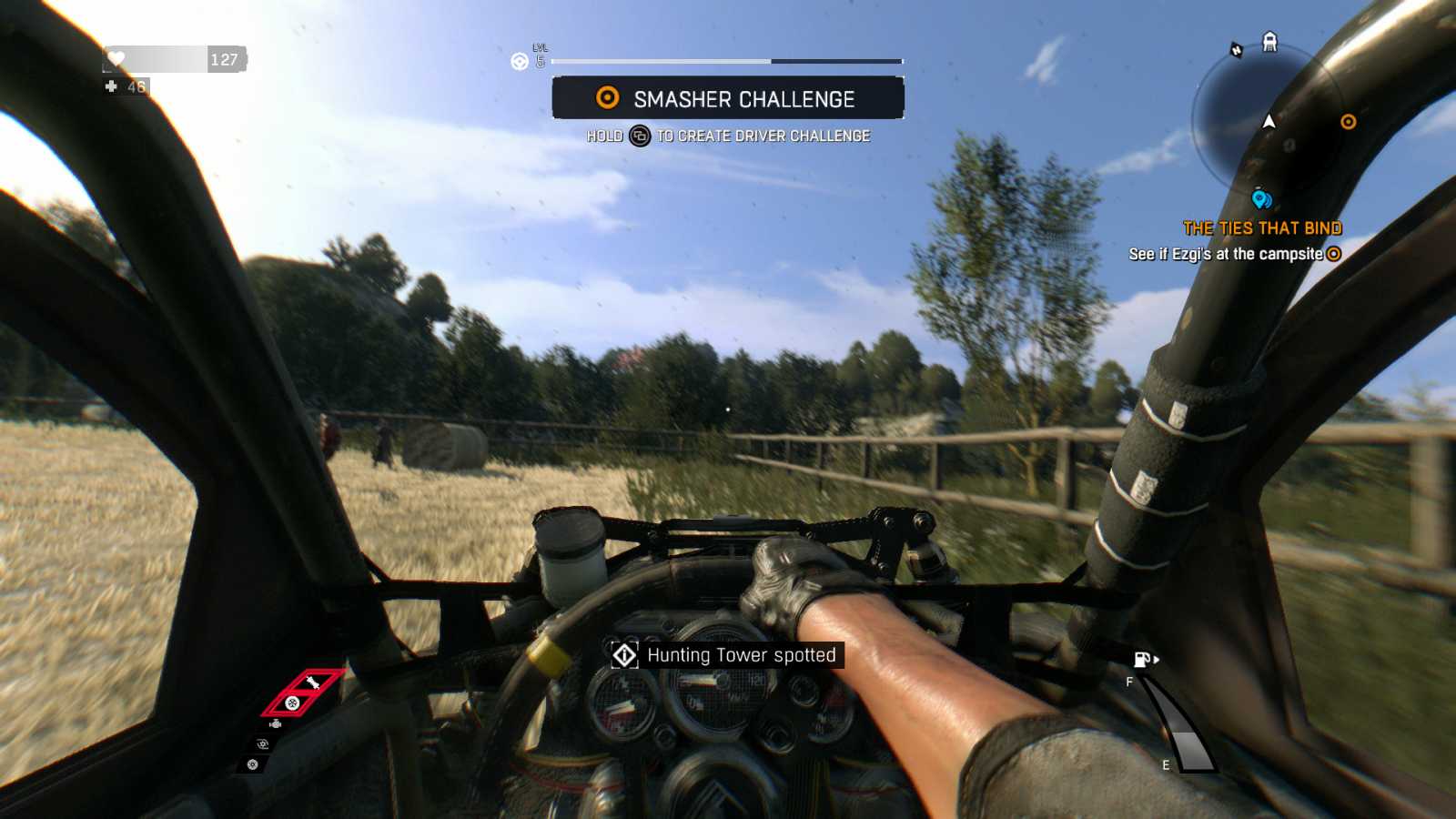Click the orange challenge circle inside the minimap
This screenshot has height=819, width=1456.
[x=1348, y=123]
